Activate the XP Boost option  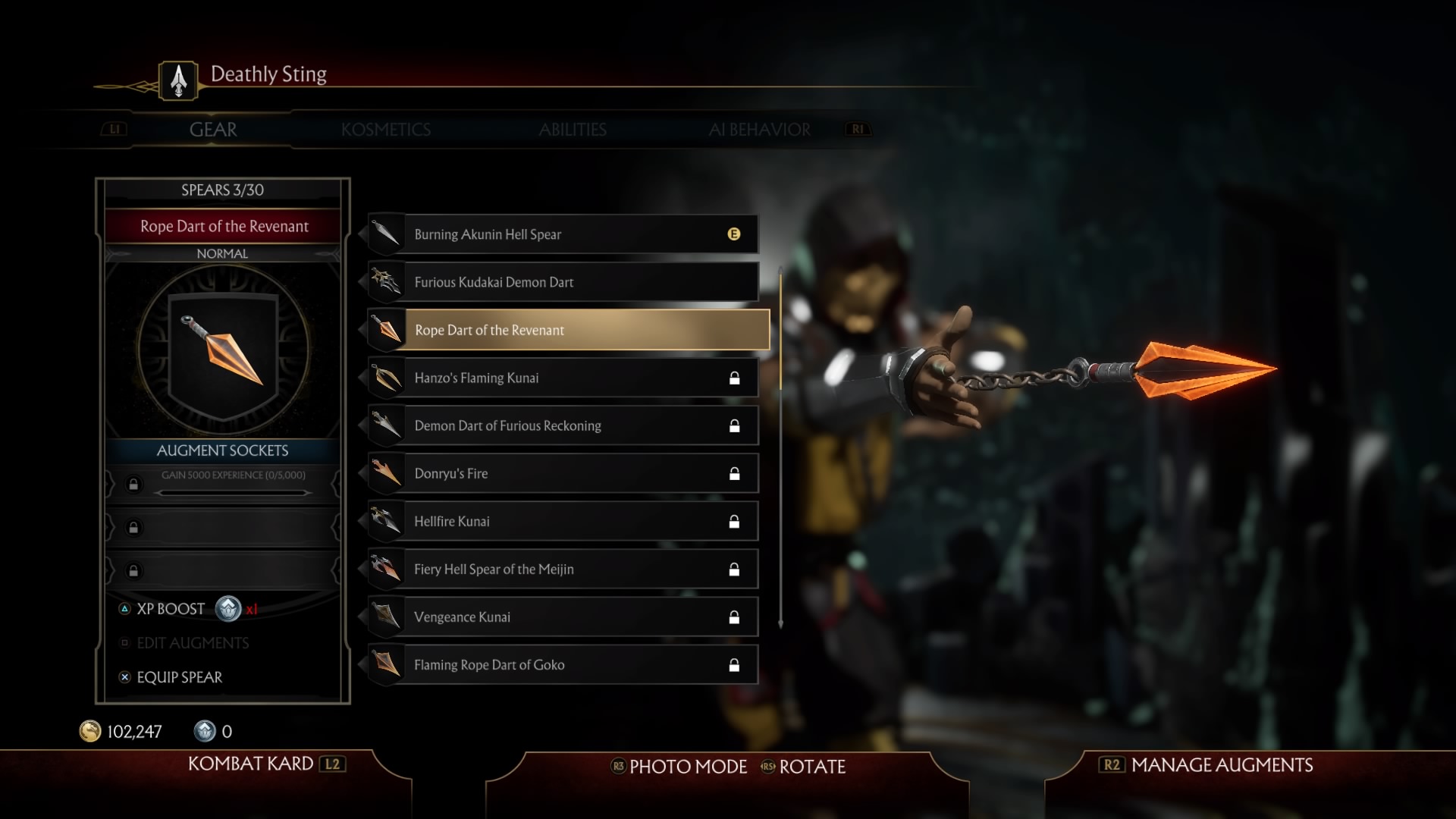[x=171, y=609]
